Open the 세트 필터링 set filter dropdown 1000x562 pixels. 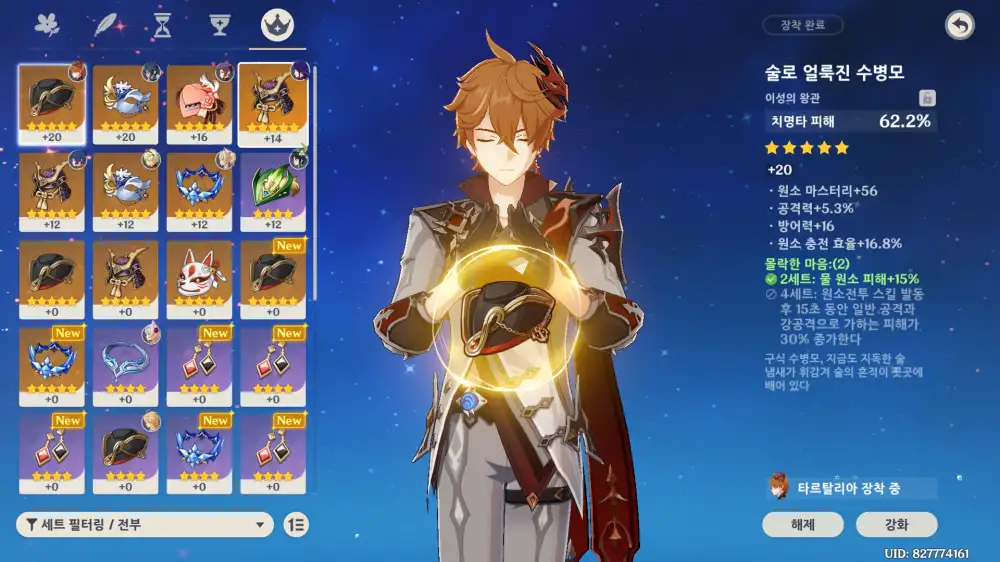coord(145,524)
